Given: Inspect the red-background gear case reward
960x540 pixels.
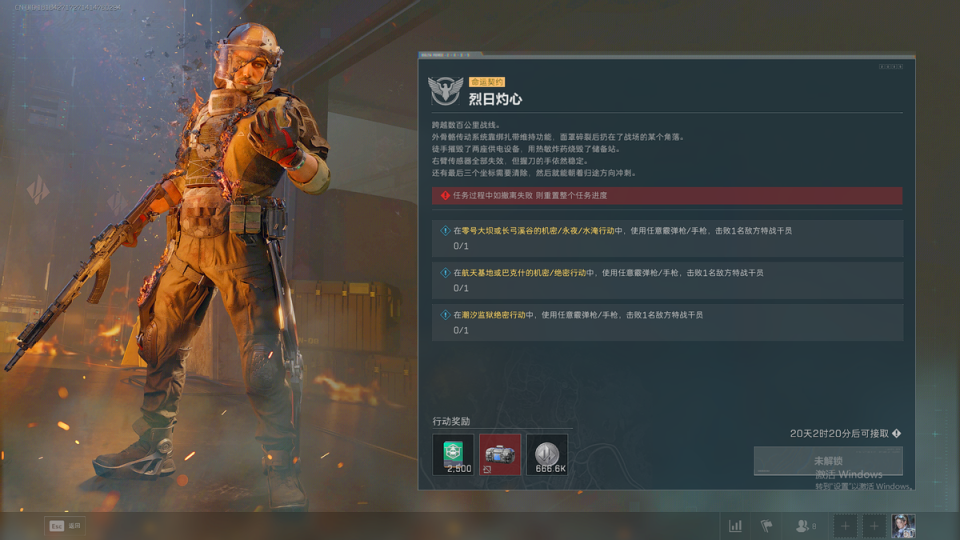Looking at the screenshot, I should tap(500, 454).
